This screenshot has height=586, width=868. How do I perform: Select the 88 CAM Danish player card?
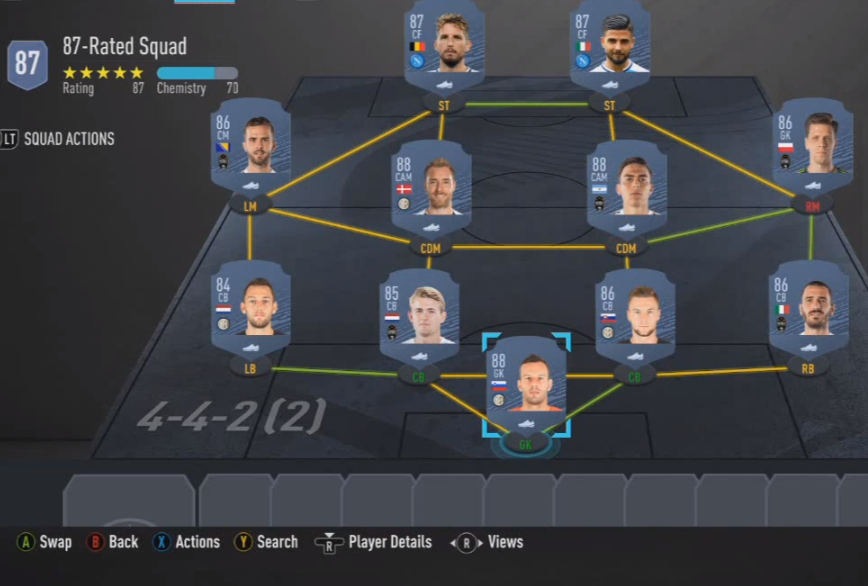pyautogui.click(x=430, y=187)
